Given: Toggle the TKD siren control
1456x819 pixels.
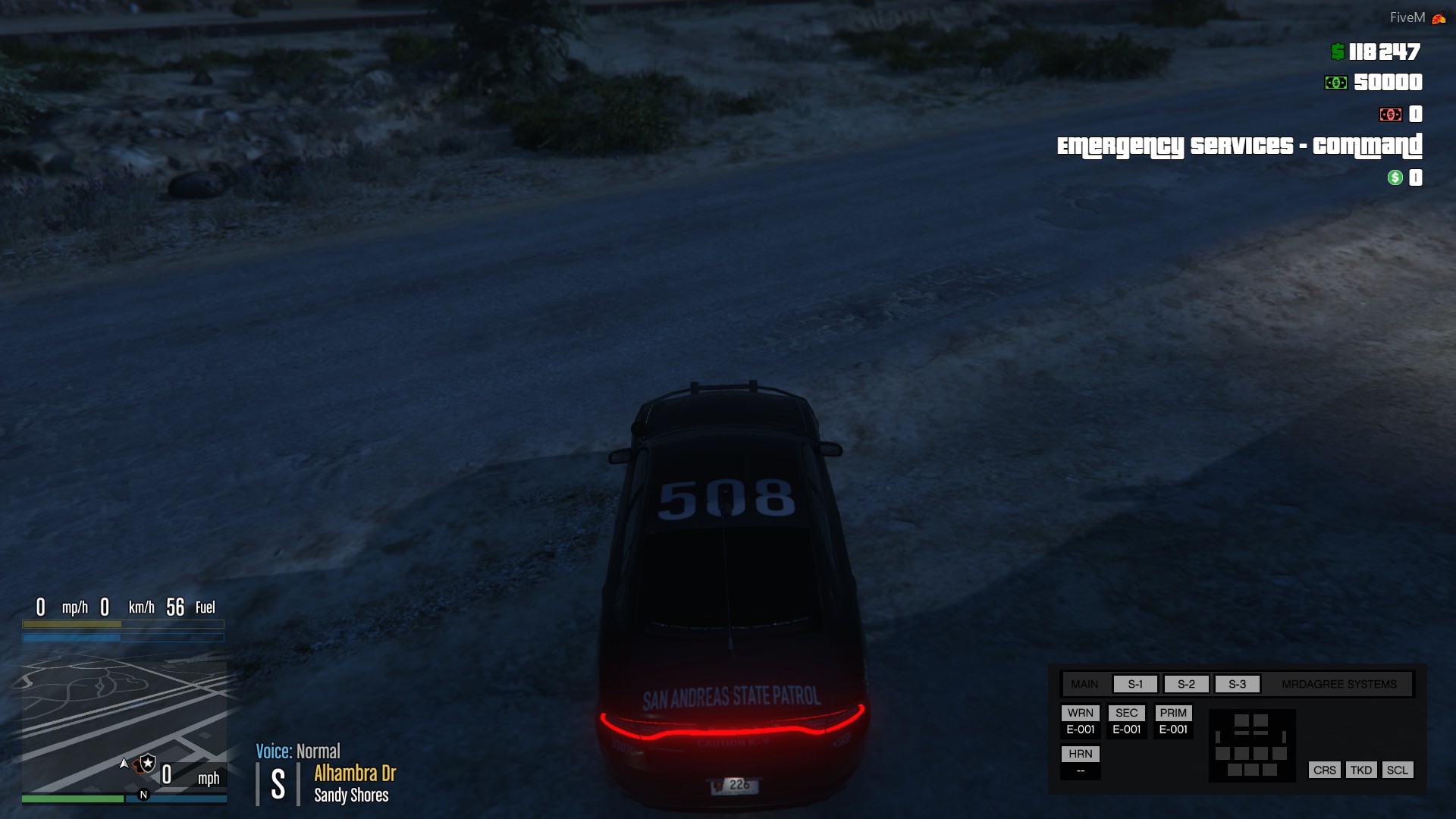Looking at the screenshot, I should pyautogui.click(x=1362, y=770).
